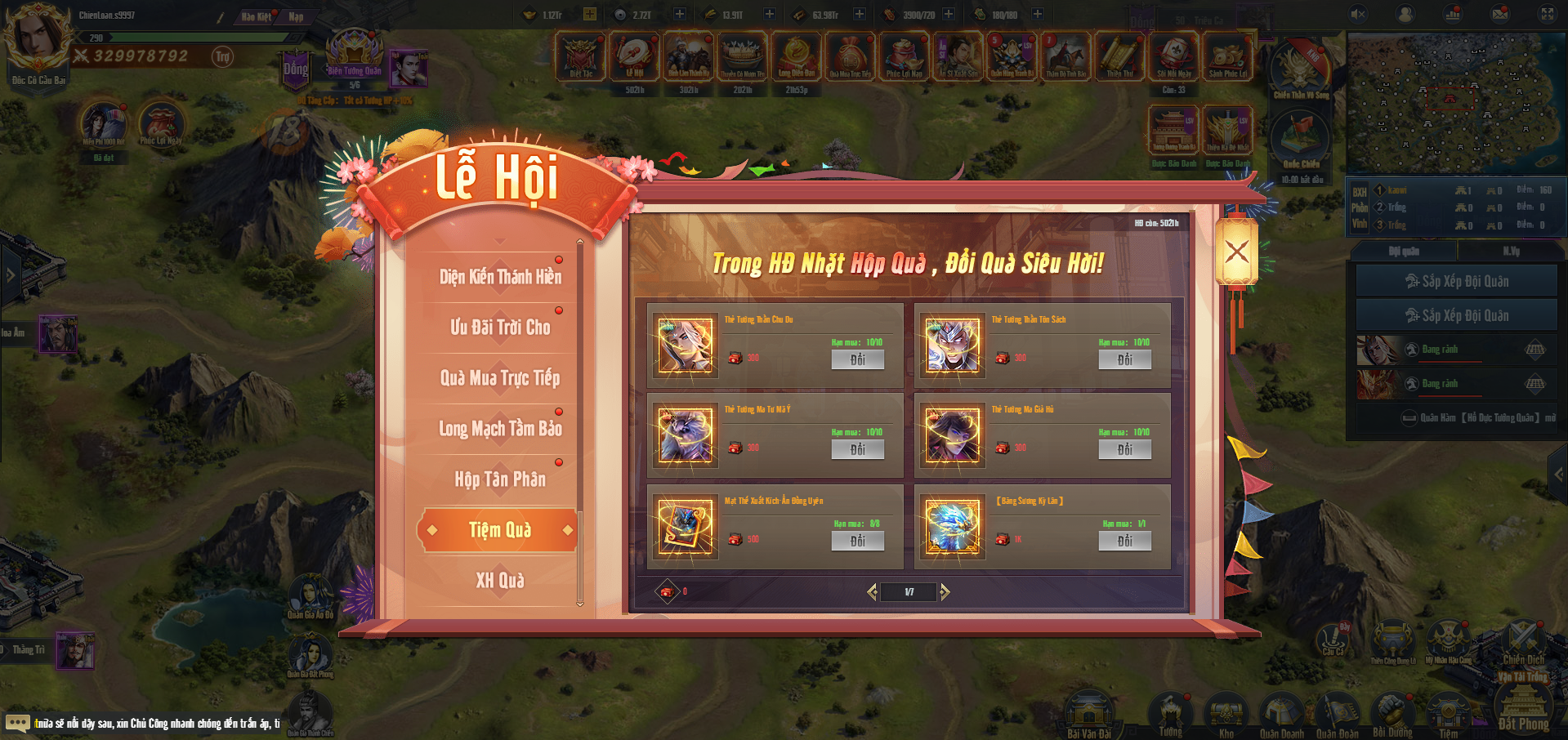This screenshot has width=1568, height=740.
Task: Switch to the Ưu Đãi Trời Cho tab
Action: coord(499,328)
